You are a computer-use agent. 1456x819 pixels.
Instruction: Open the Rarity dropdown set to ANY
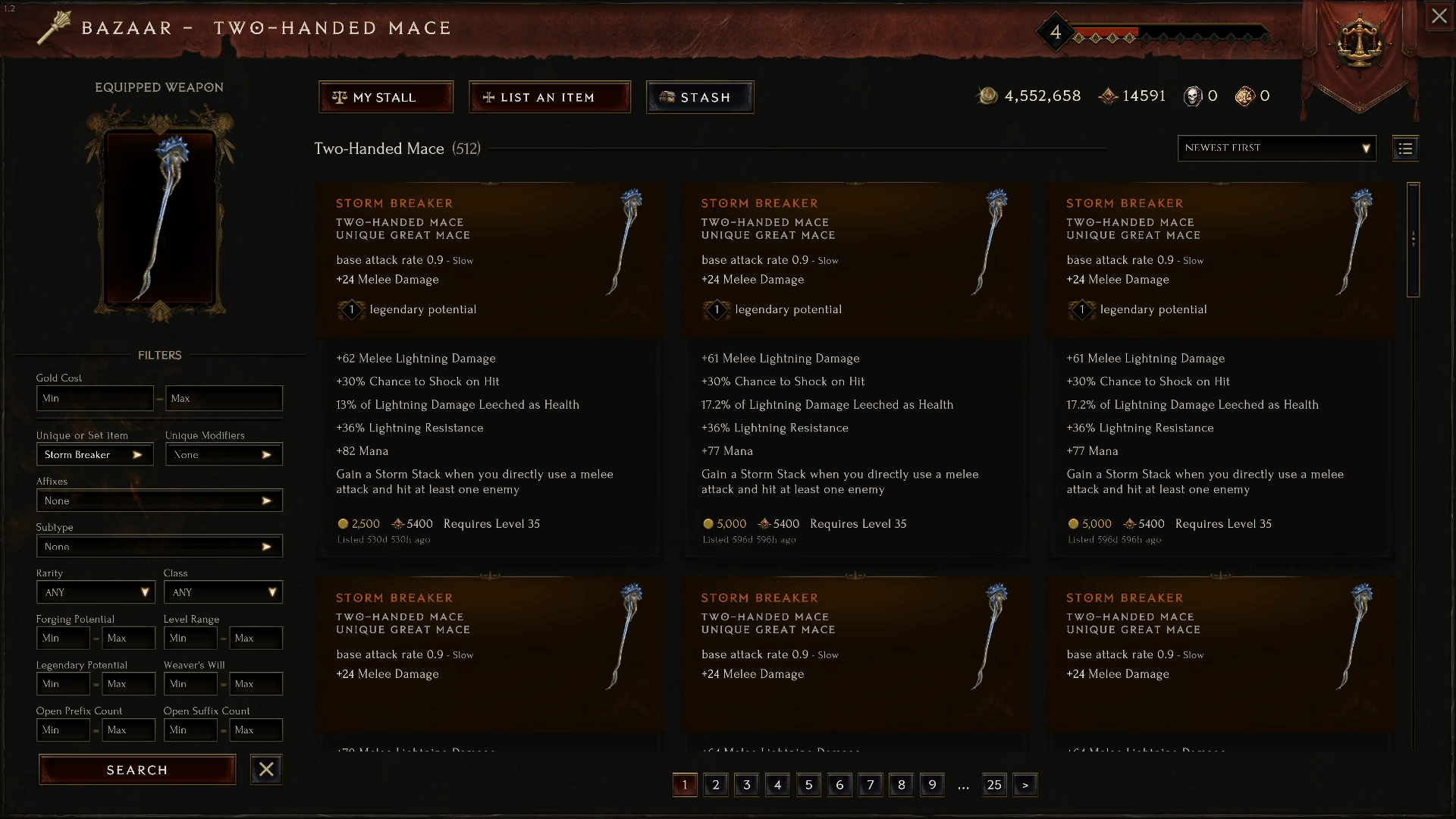pyautogui.click(x=96, y=592)
